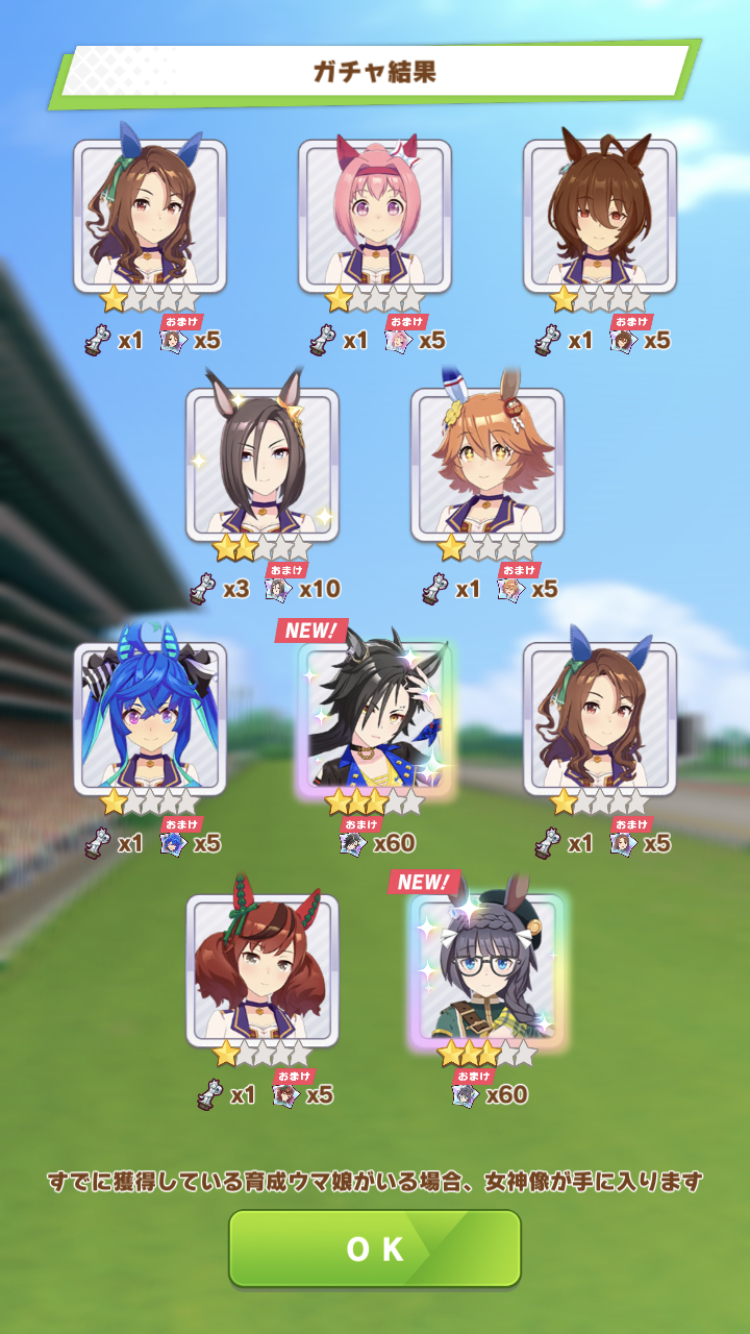Select the pink-haired Haru Urara card

pos(375,215)
